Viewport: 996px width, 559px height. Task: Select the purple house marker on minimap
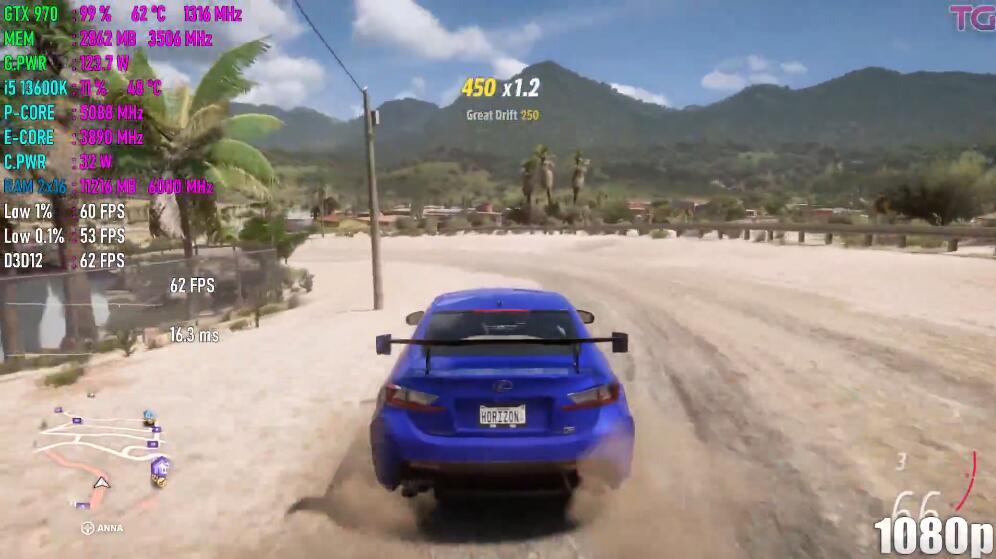point(158,466)
